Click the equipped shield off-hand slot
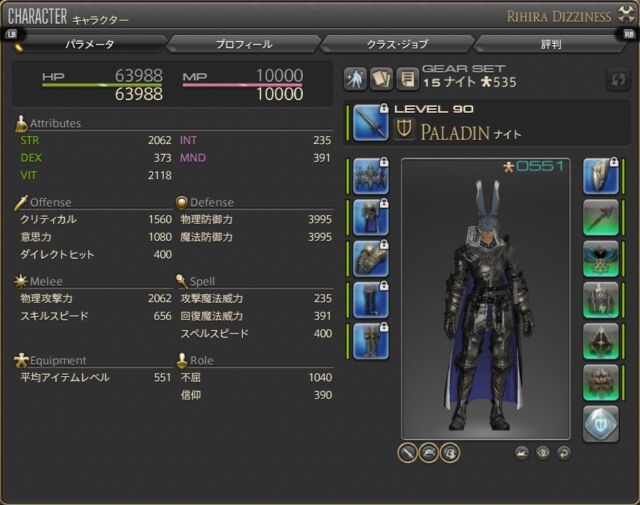Image resolution: width=640 pixels, height=505 pixels. [601, 174]
